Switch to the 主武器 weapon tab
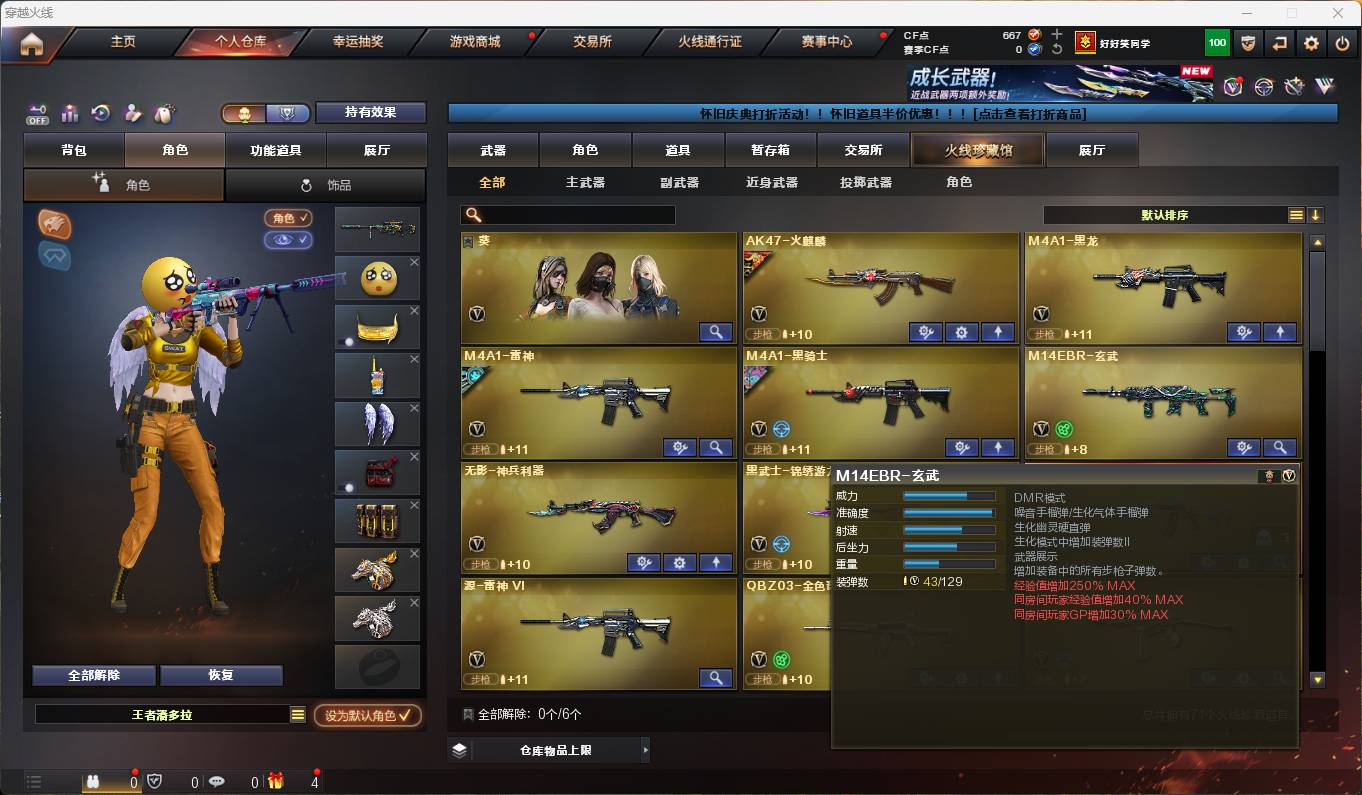The height and width of the screenshot is (795, 1362). point(586,181)
